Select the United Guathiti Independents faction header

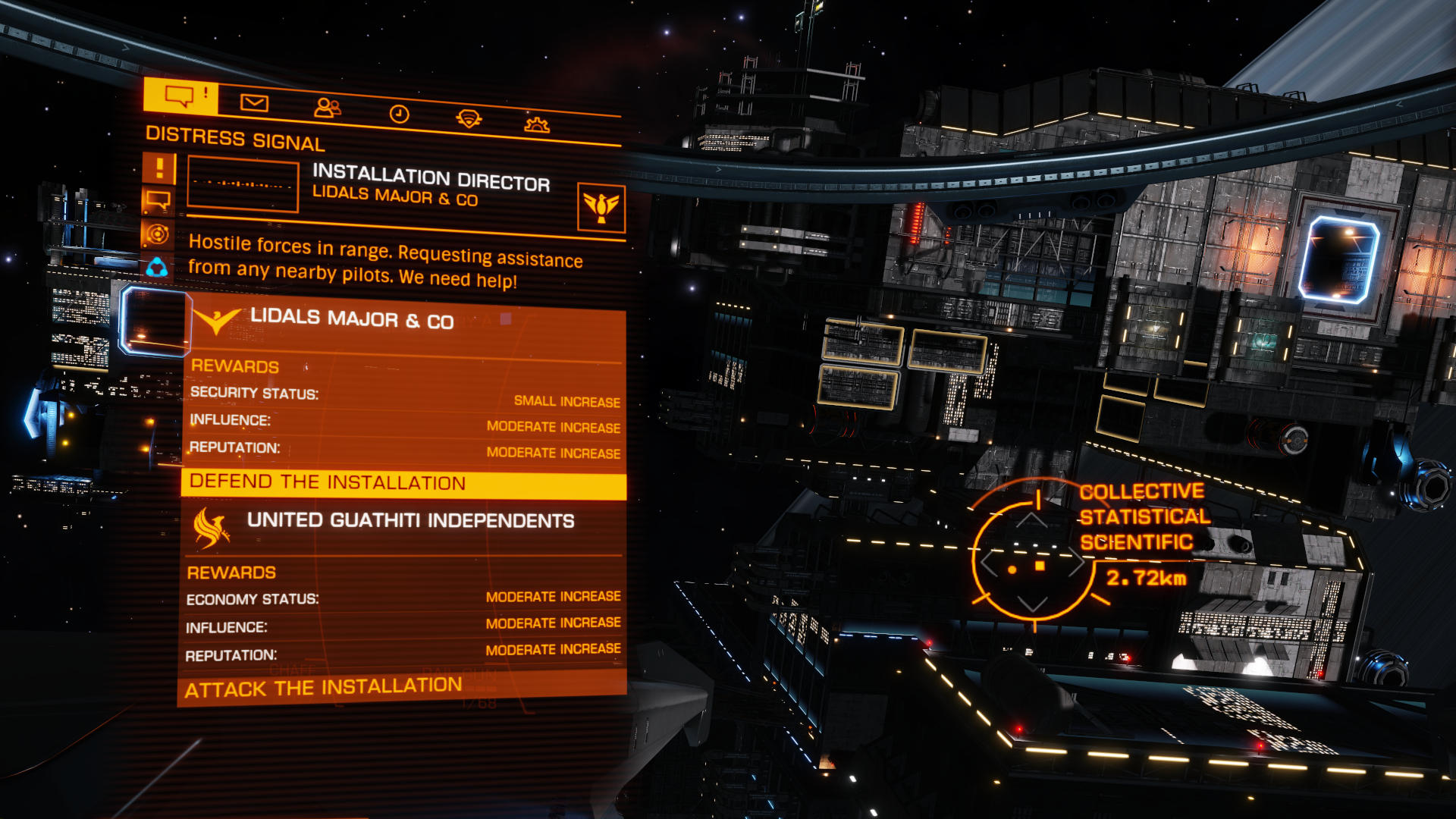point(409,520)
